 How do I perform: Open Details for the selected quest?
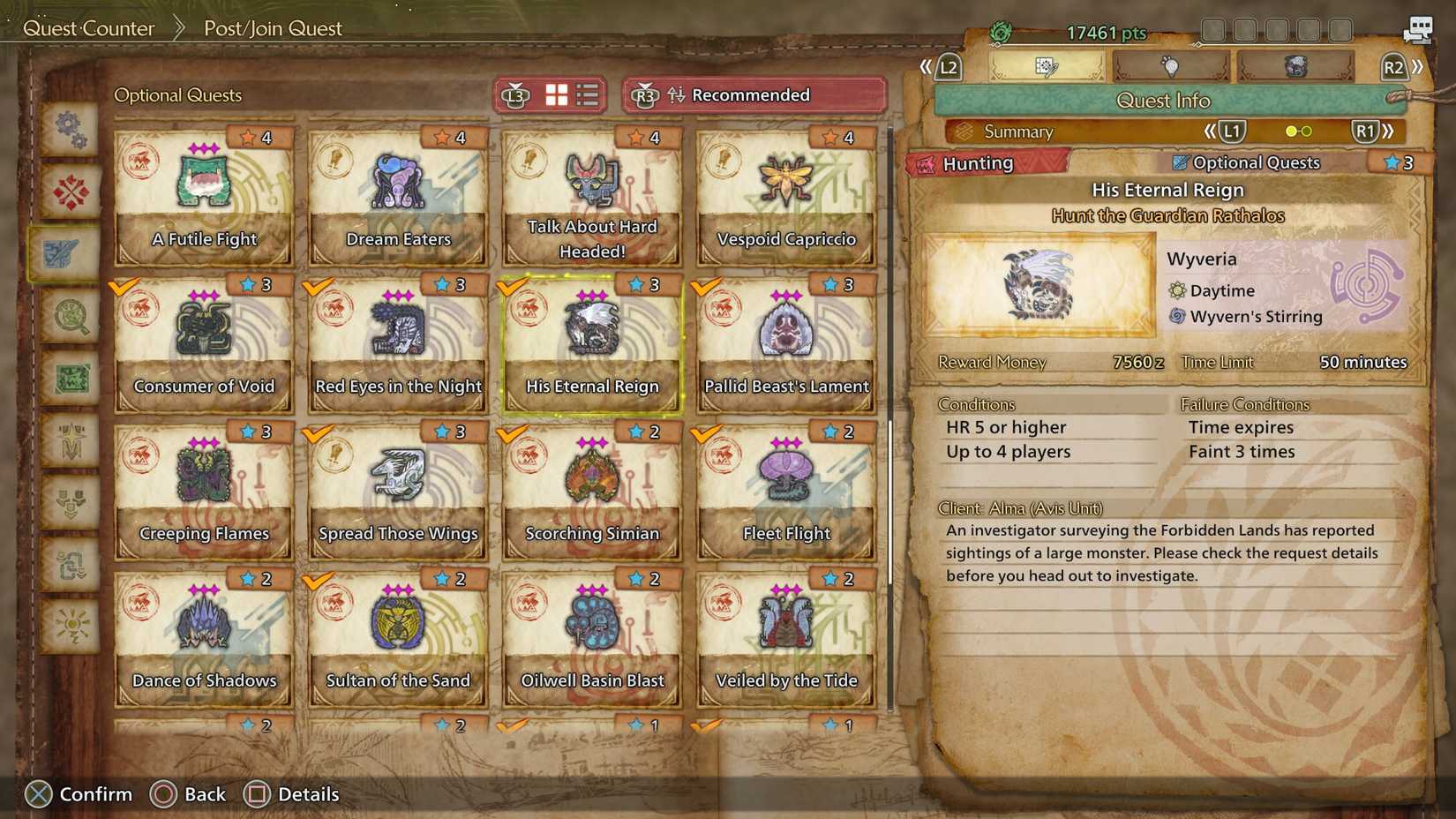[x=292, y=793]
